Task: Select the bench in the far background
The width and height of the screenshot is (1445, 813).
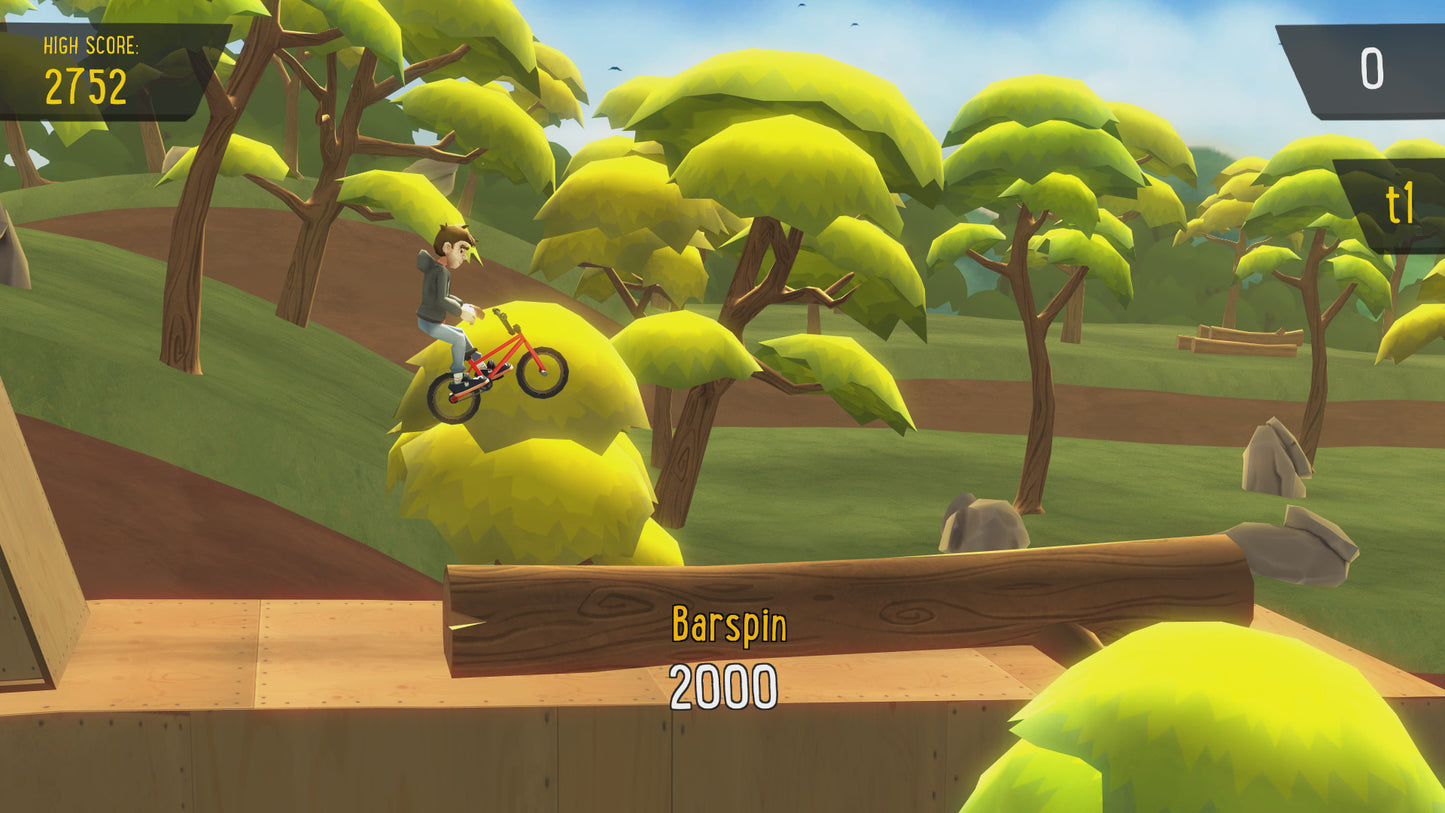Action: pyautogui.click(x=1241, y=340)
